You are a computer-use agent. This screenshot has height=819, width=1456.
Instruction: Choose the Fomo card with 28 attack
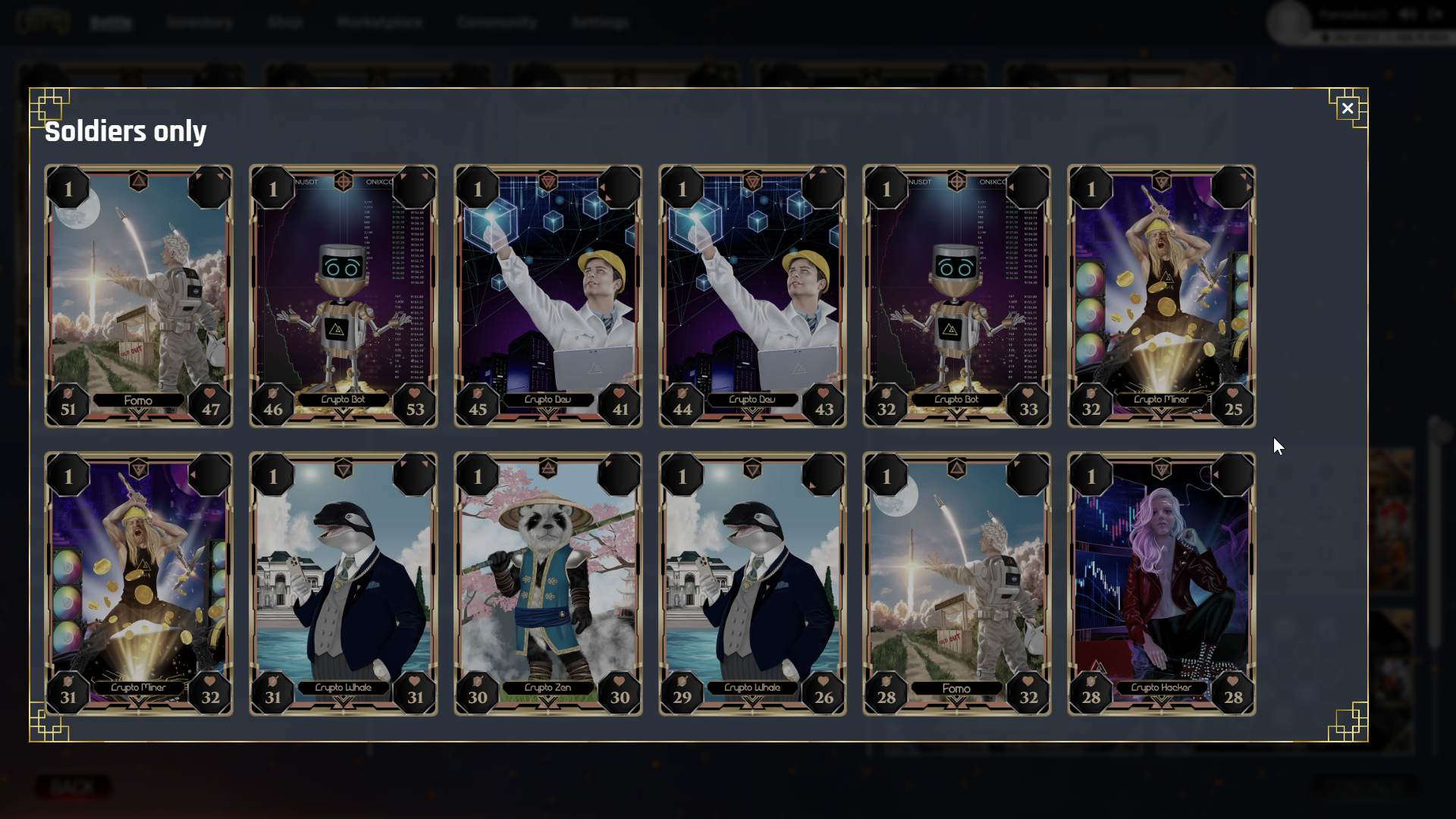tap(957, 584)
